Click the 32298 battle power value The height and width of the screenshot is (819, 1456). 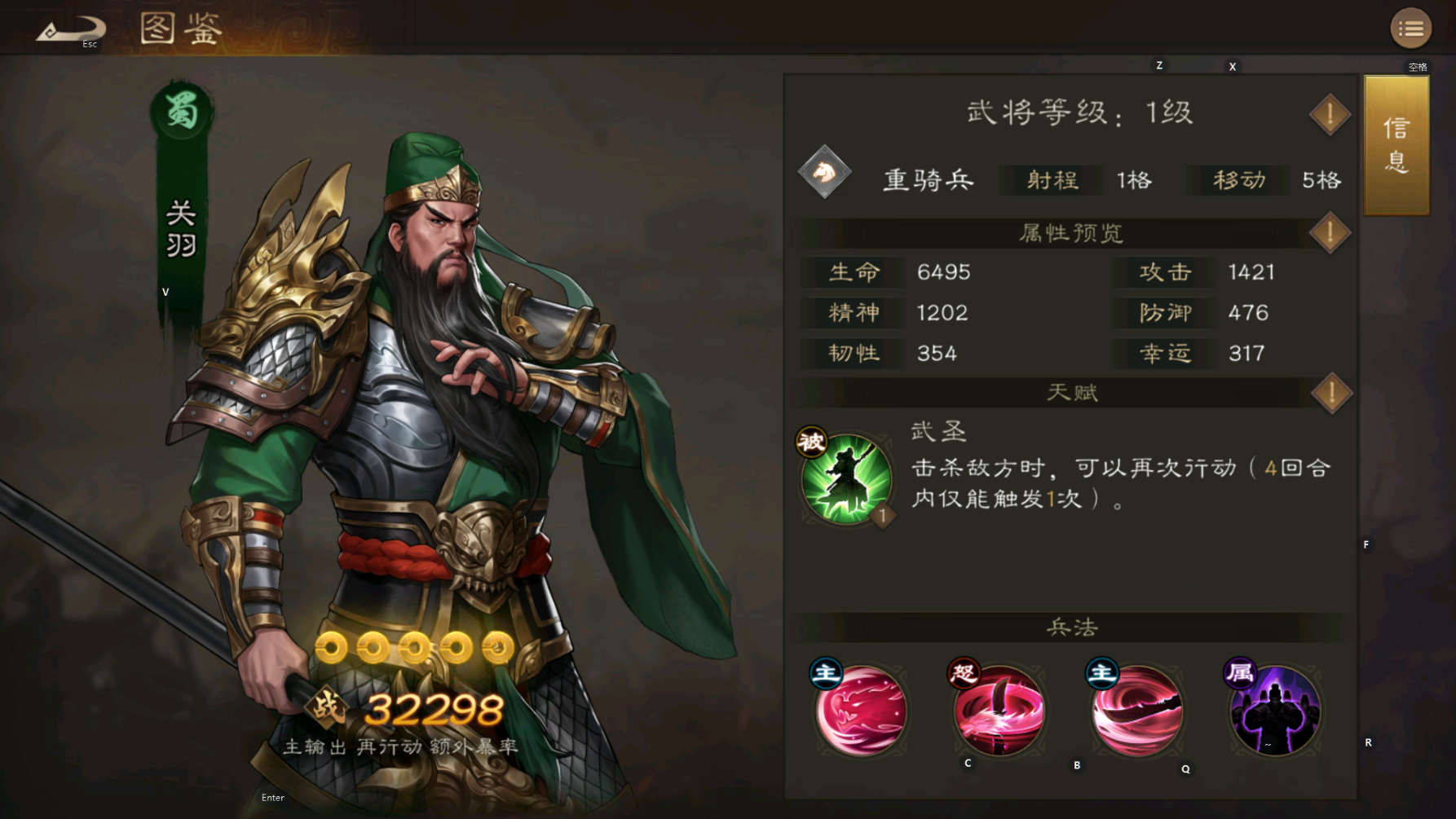click(x=435, y=708)
